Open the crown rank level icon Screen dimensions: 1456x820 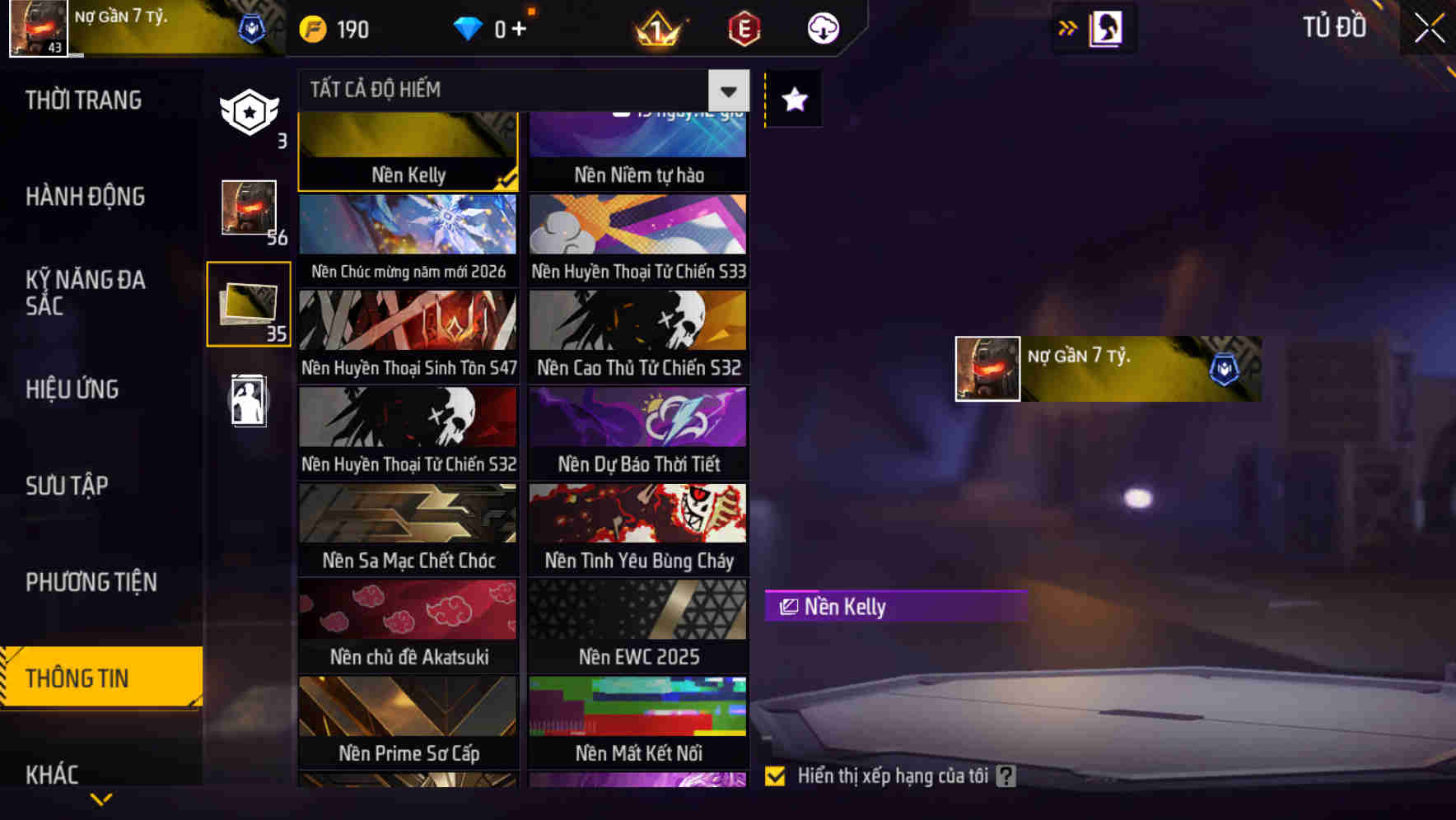click(655, 28)
